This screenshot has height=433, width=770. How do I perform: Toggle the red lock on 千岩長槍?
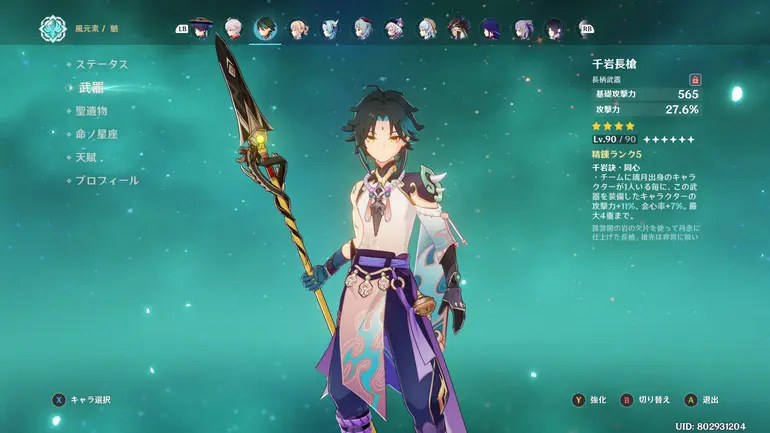(694, 78)
